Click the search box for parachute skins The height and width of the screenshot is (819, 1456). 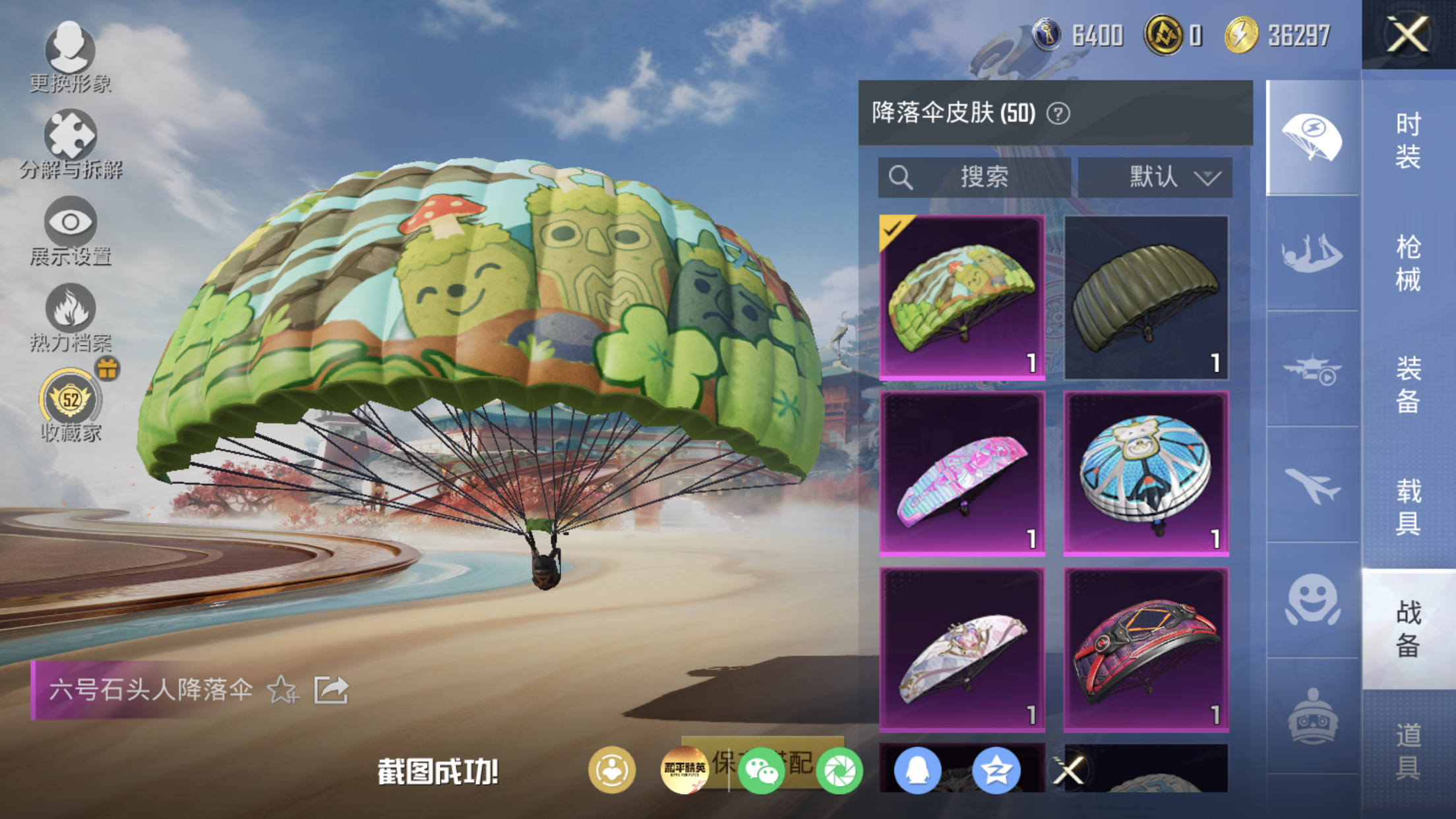pyautogui.click(x=974, y=177)
